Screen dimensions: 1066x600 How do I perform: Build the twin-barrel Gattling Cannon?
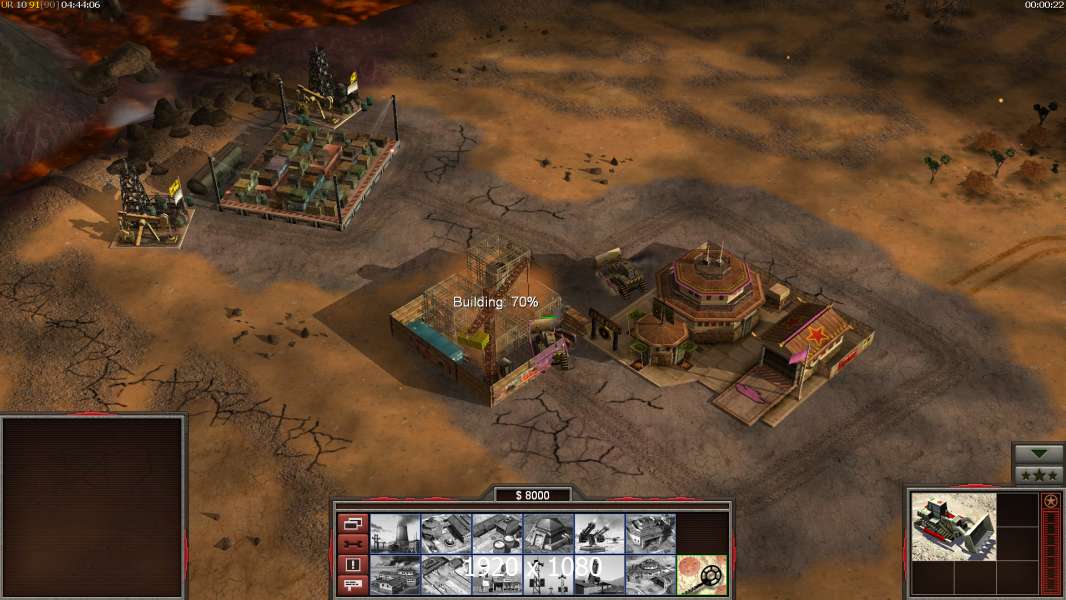pos(599,533)
